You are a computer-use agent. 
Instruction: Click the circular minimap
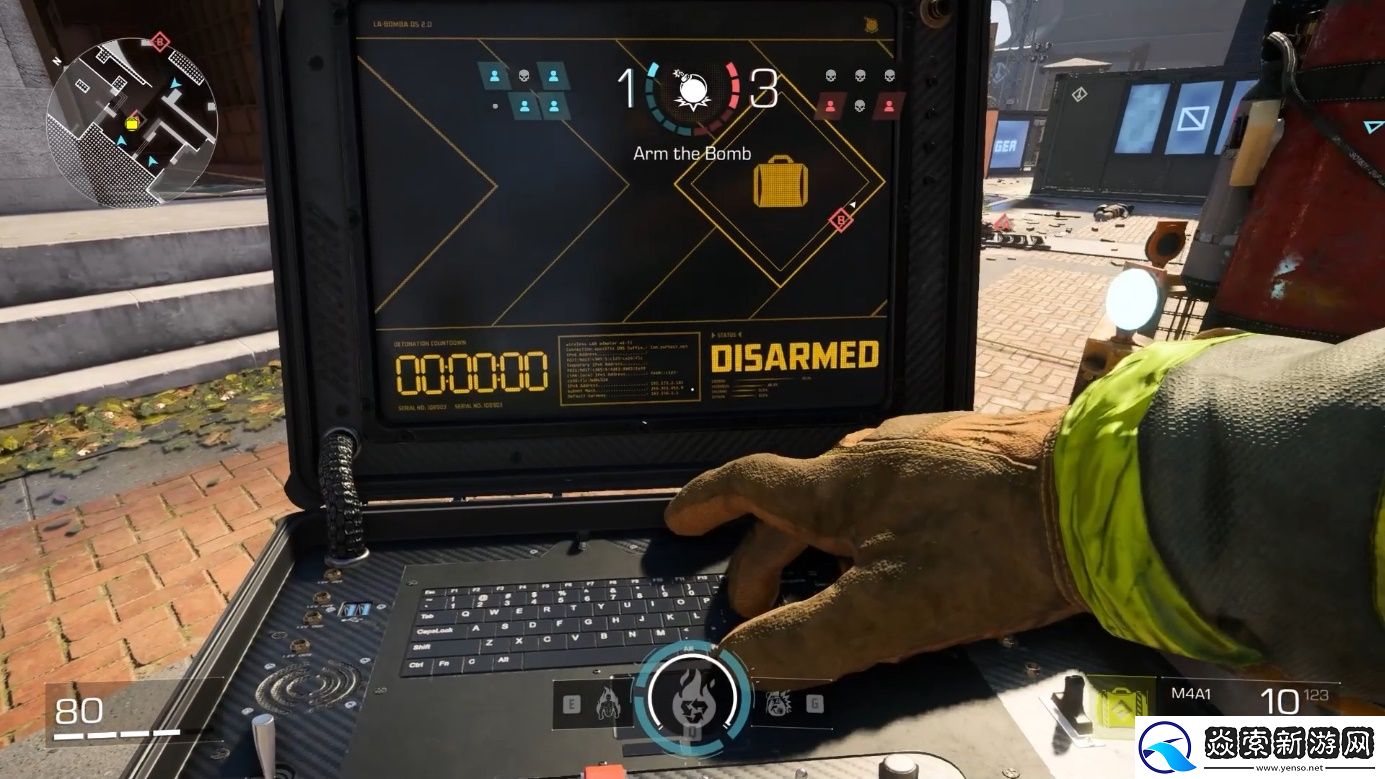(131, 121)
